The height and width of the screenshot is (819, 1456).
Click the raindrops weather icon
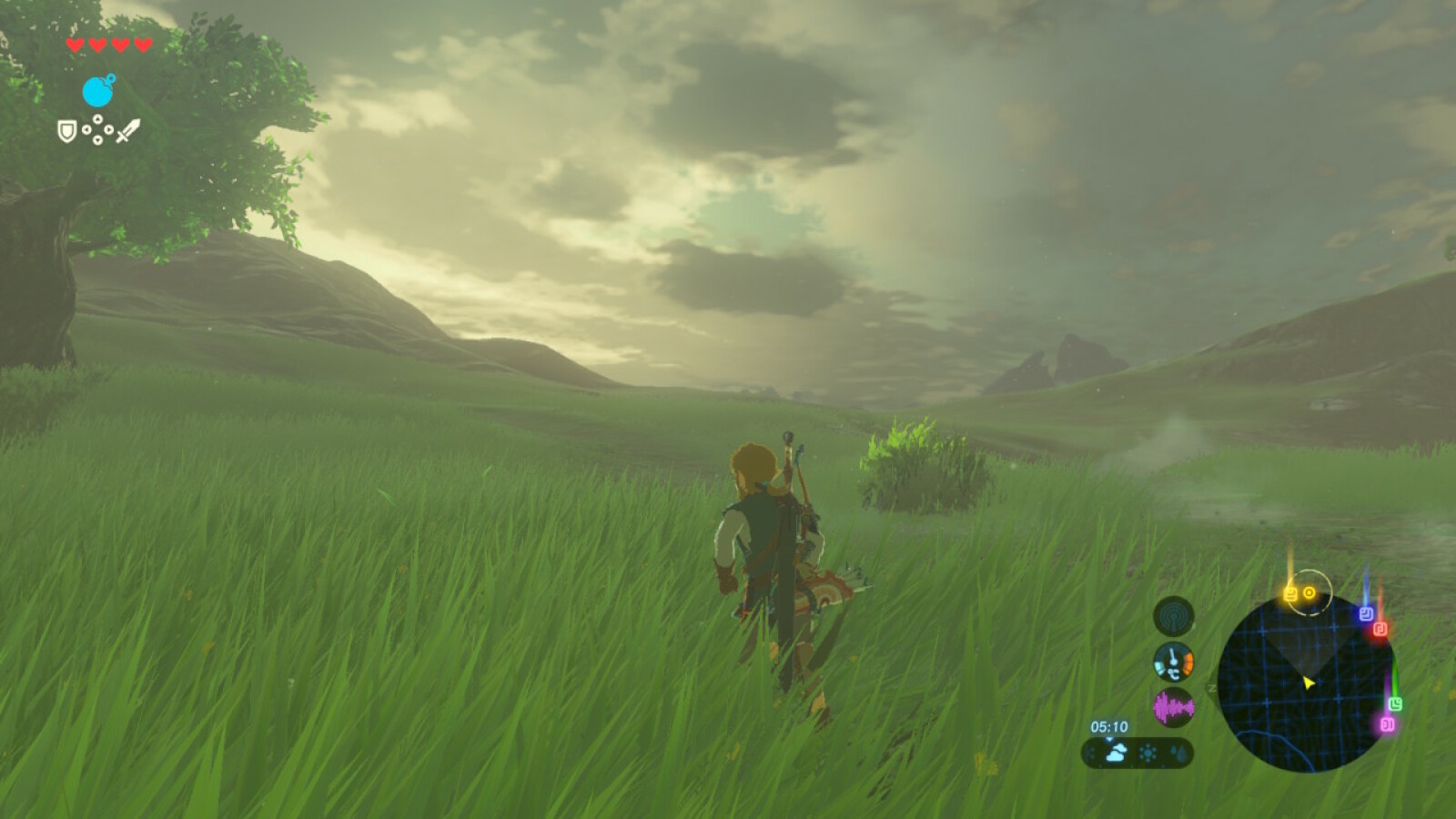(1180, 753)
